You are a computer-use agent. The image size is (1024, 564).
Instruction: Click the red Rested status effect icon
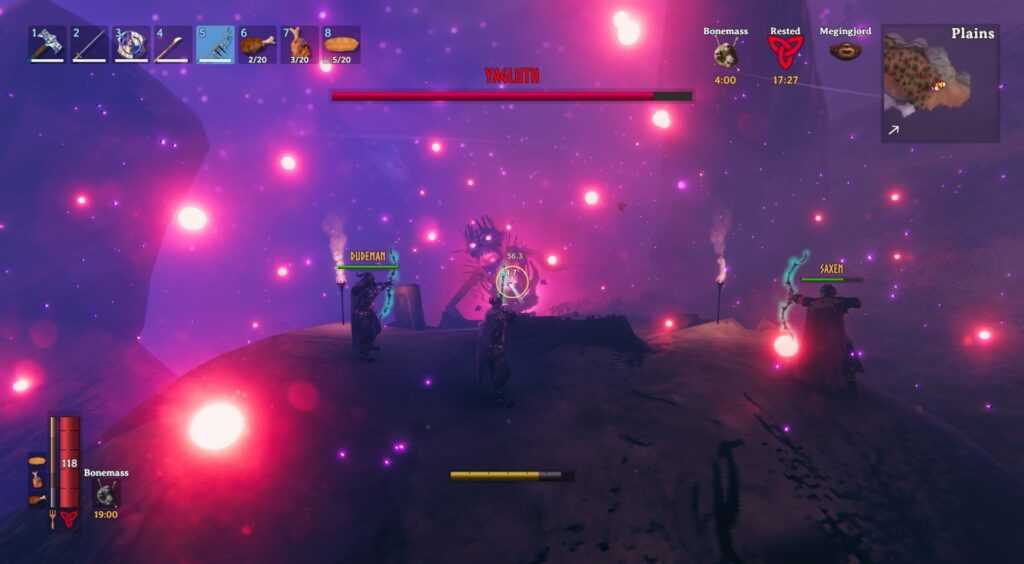785,51
